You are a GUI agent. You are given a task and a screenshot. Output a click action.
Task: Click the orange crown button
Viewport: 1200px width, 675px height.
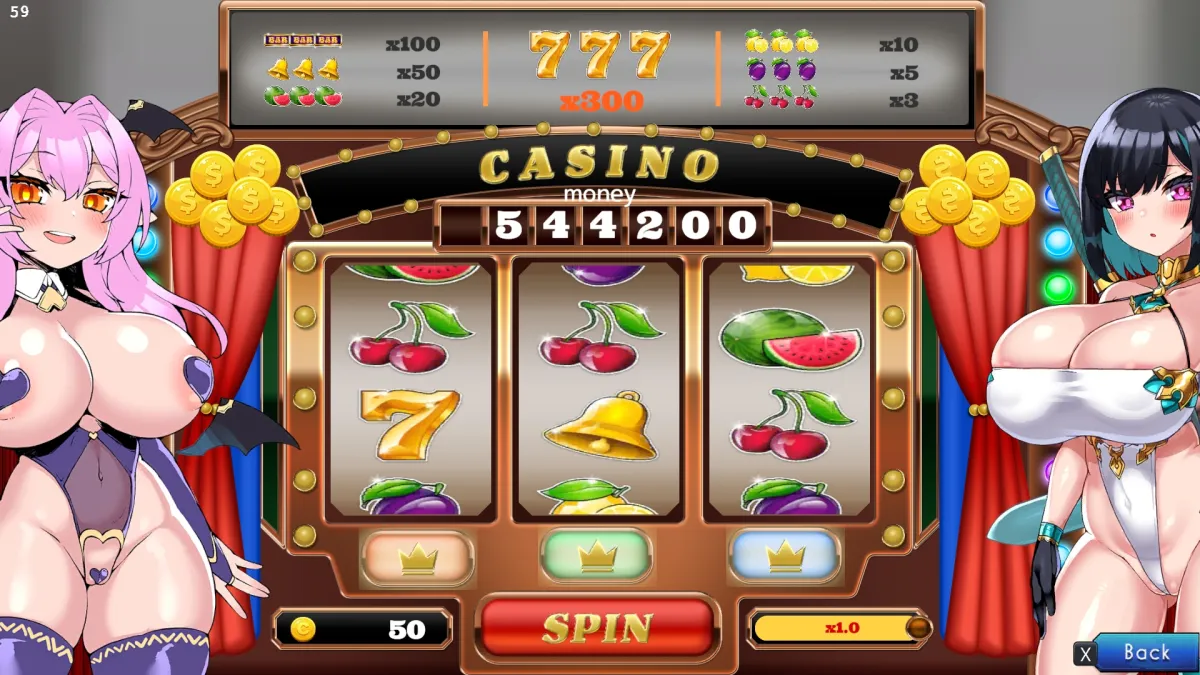pos(418,558)
